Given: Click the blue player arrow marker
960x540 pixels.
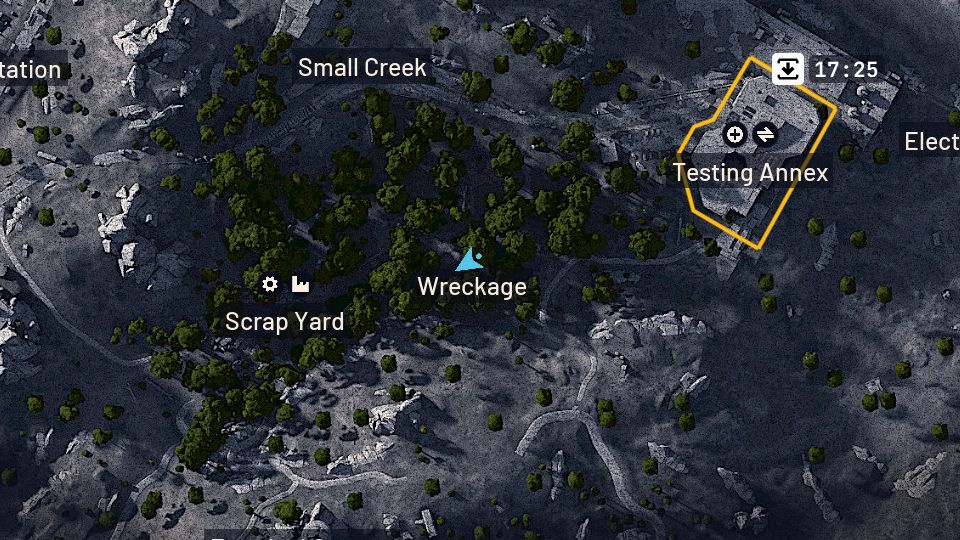Looking at the screenshot, I should tap(468, 262).
